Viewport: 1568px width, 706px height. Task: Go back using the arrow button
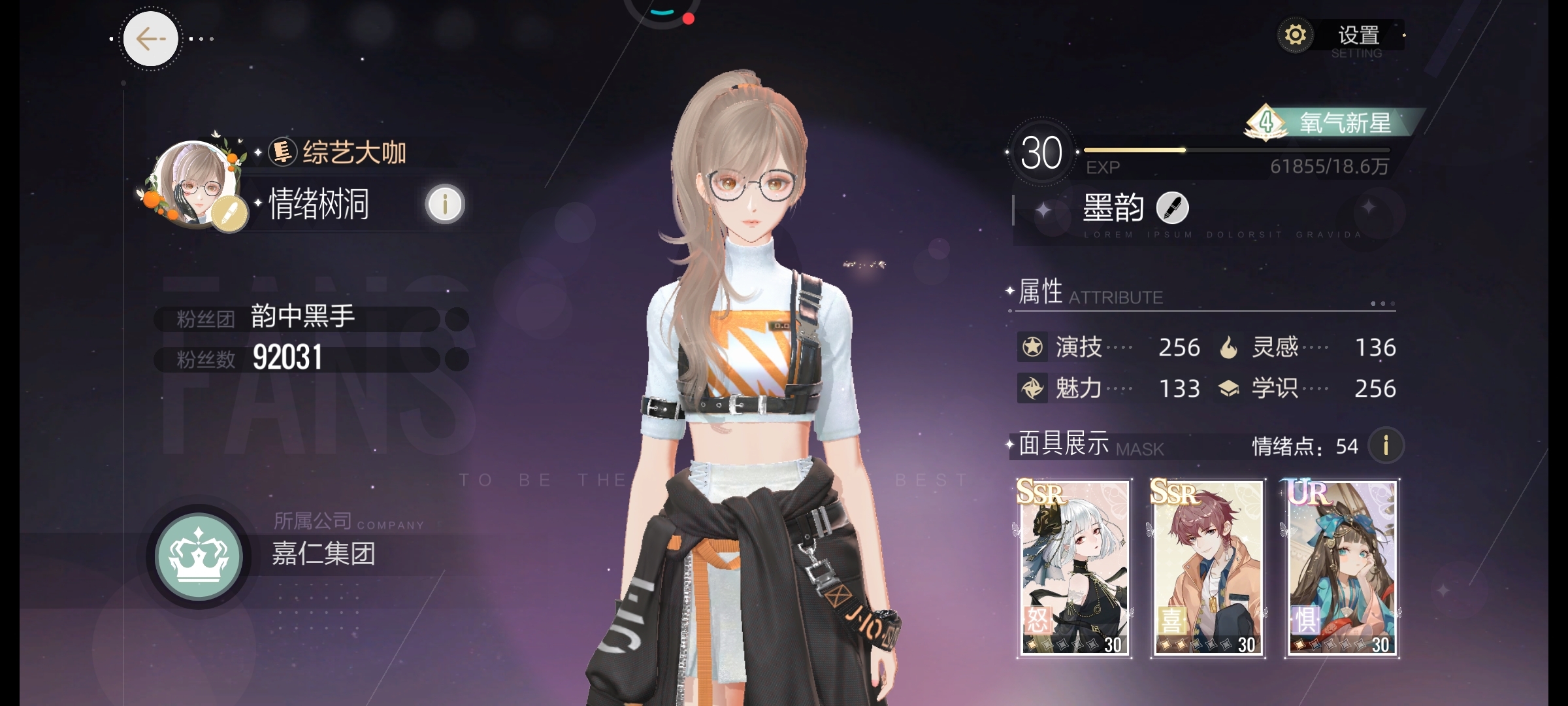(150, 39)
